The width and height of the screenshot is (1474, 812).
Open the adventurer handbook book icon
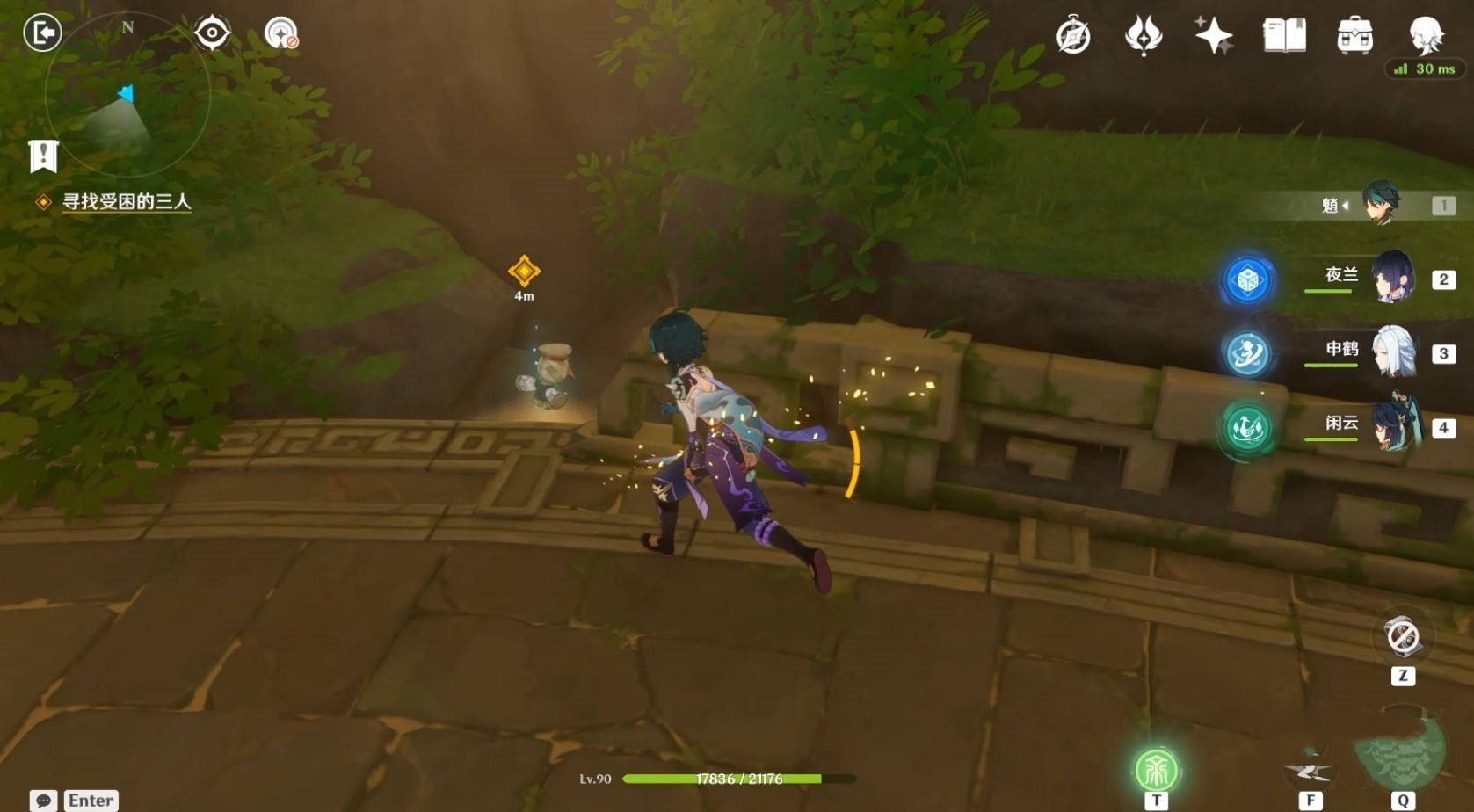tap(1284, 36)
